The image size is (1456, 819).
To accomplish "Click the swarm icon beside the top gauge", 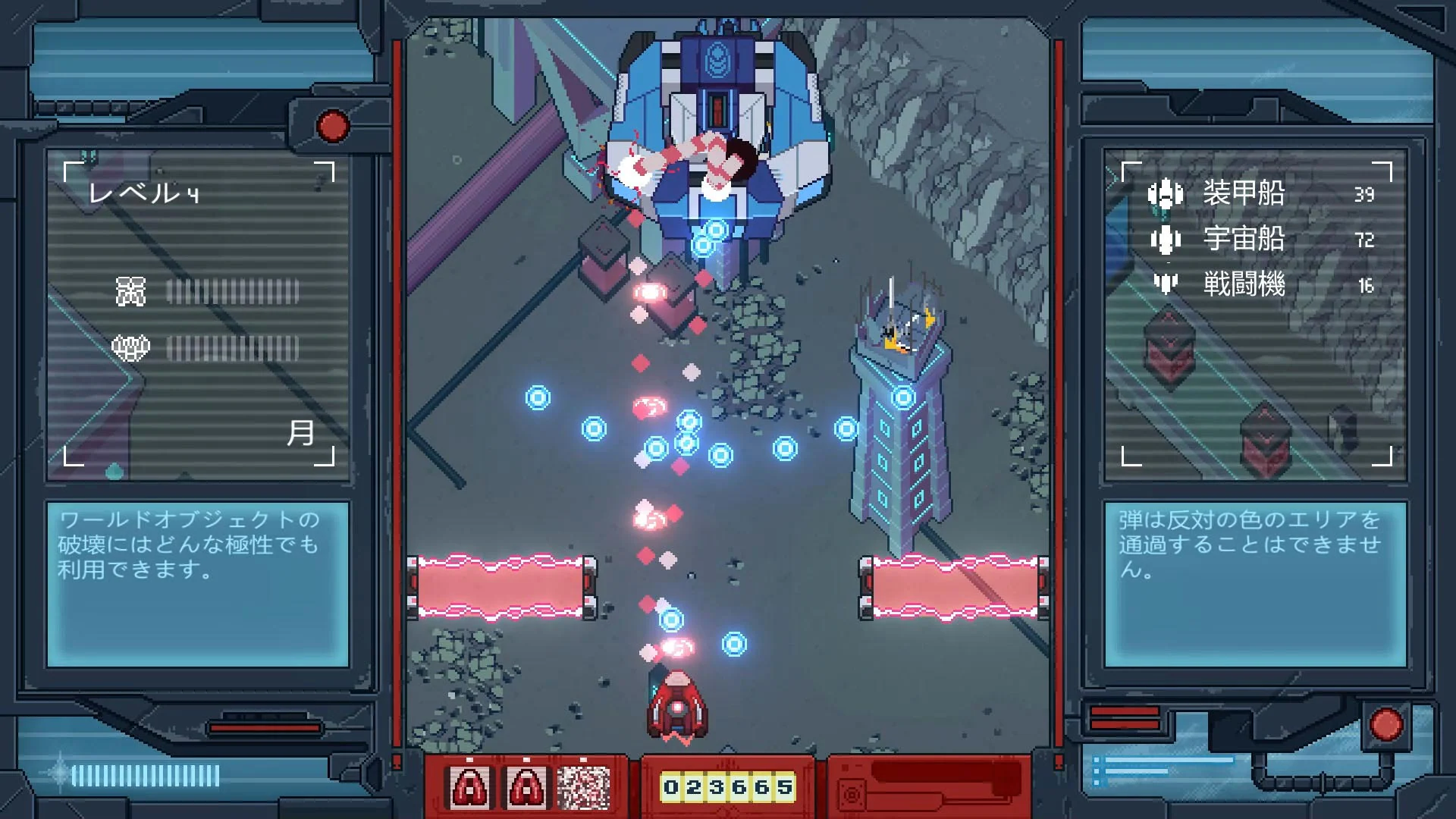I will (130, 290).
